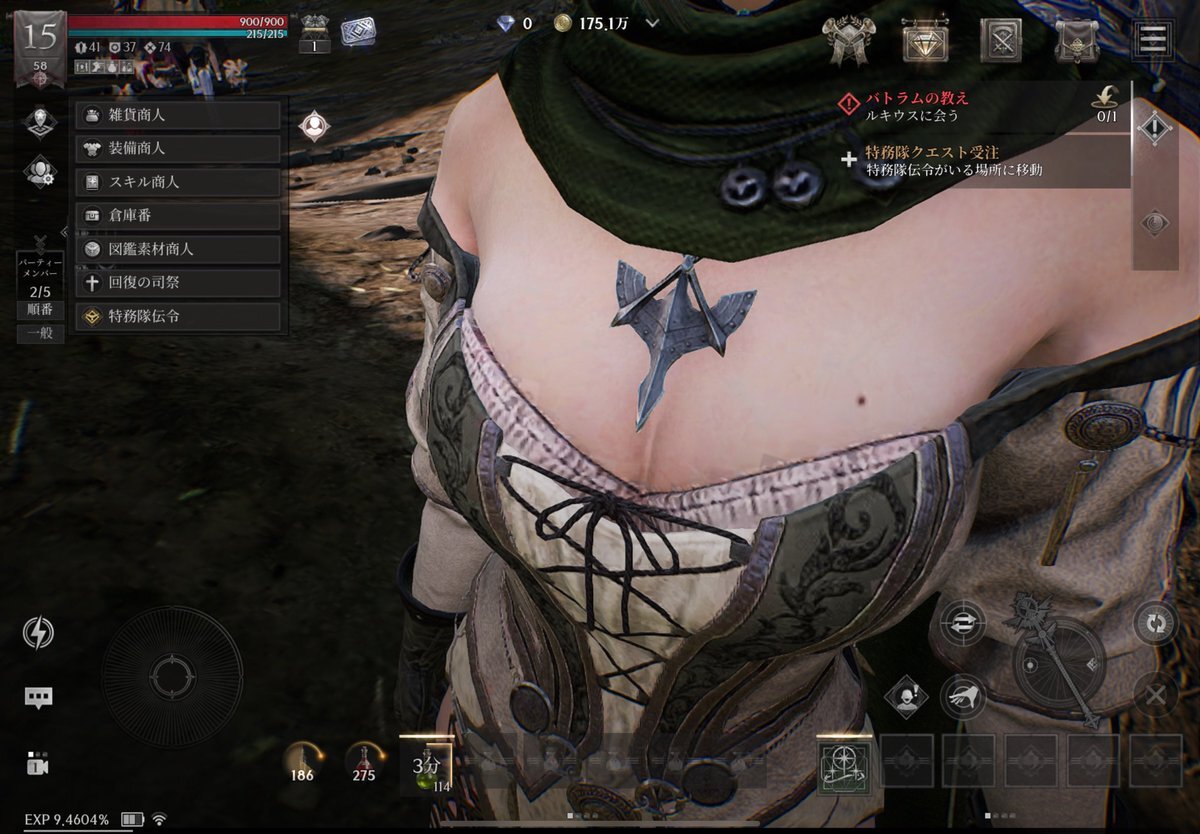Image resolution: width=1200 pixels, height=834 pixels.
Task: Activate the video camera recording icon
Action: click(x=39, y=764)
